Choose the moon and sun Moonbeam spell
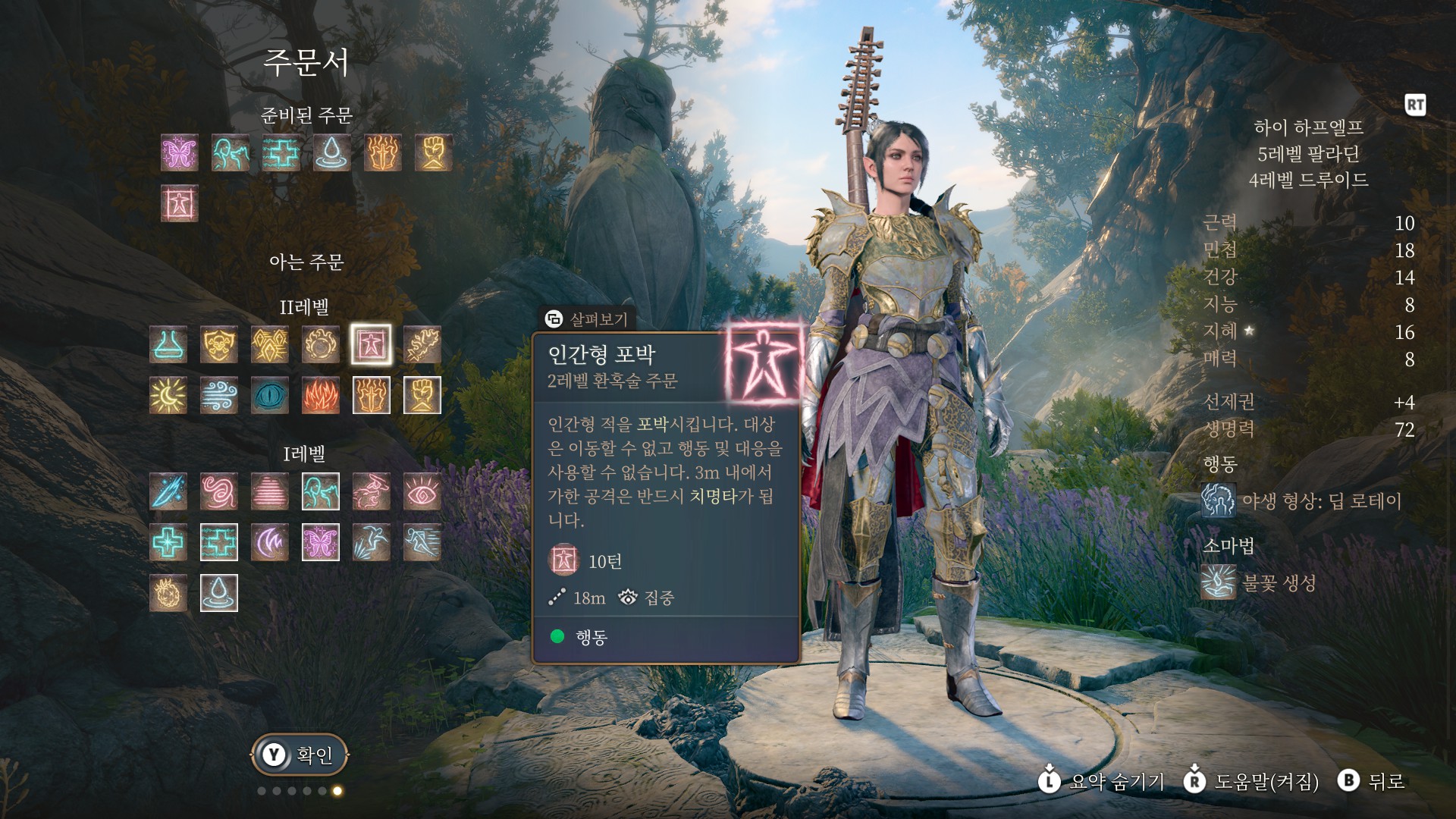Image resolution: width=1456 pixels, height=819 pixels. coord(168,395)
